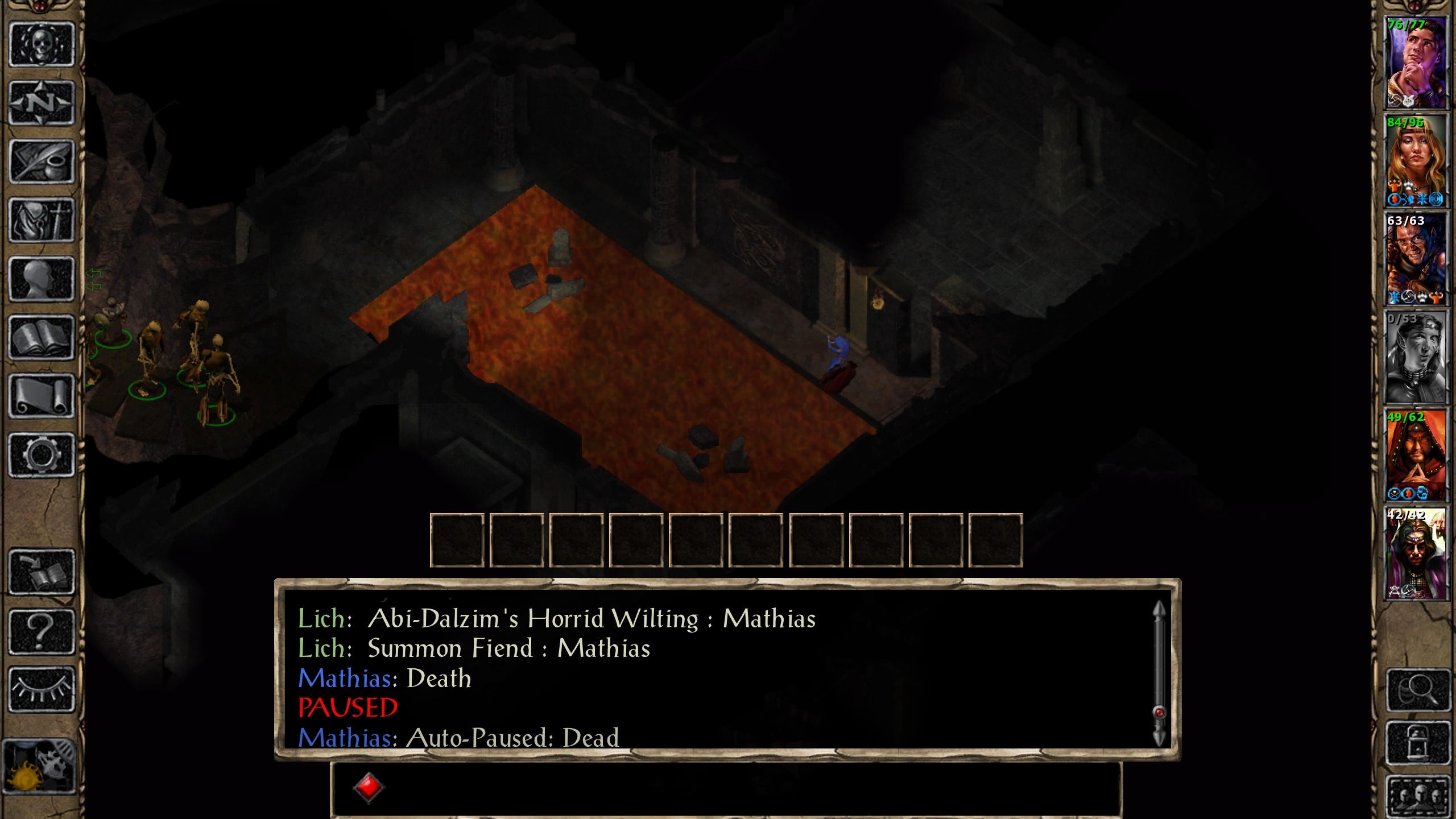Select the portrait showing 42/42 health
This screenshot has width=1456, height=819.
[1415, 554]
